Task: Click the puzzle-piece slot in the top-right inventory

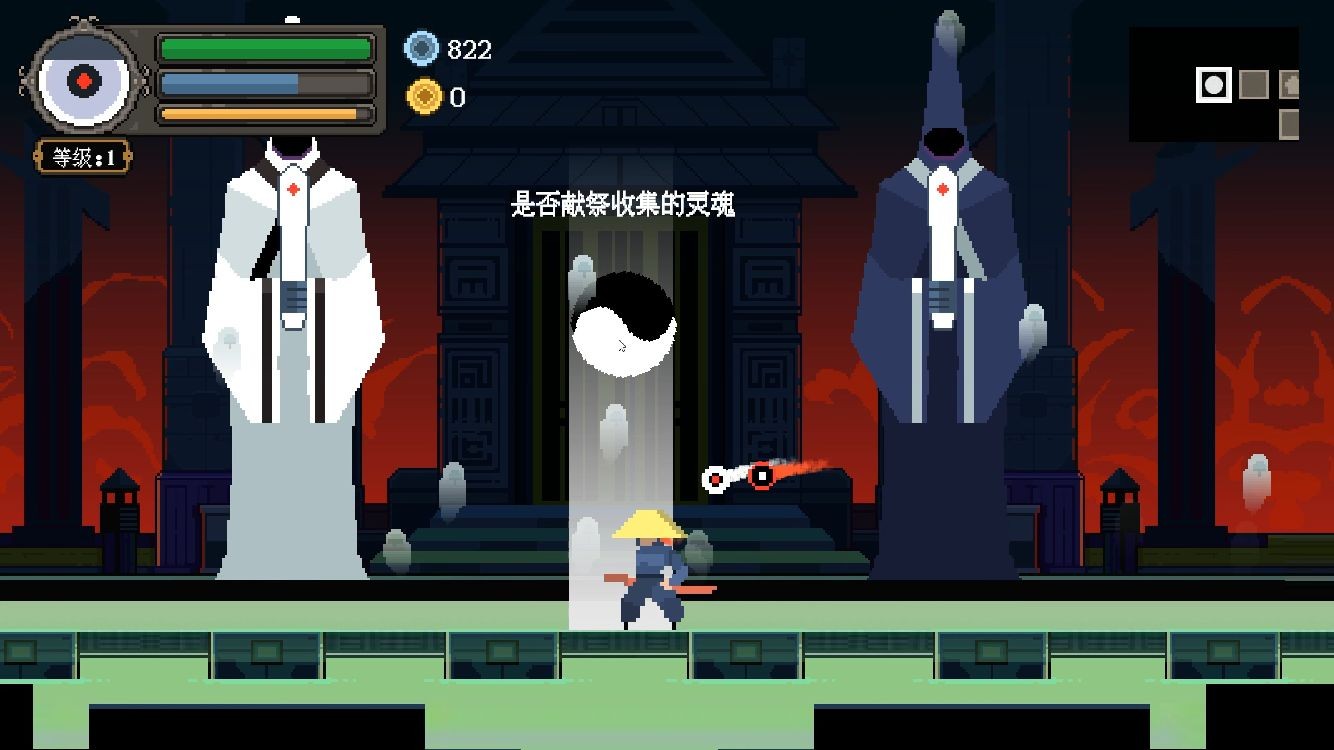Action: point(1289,84)
